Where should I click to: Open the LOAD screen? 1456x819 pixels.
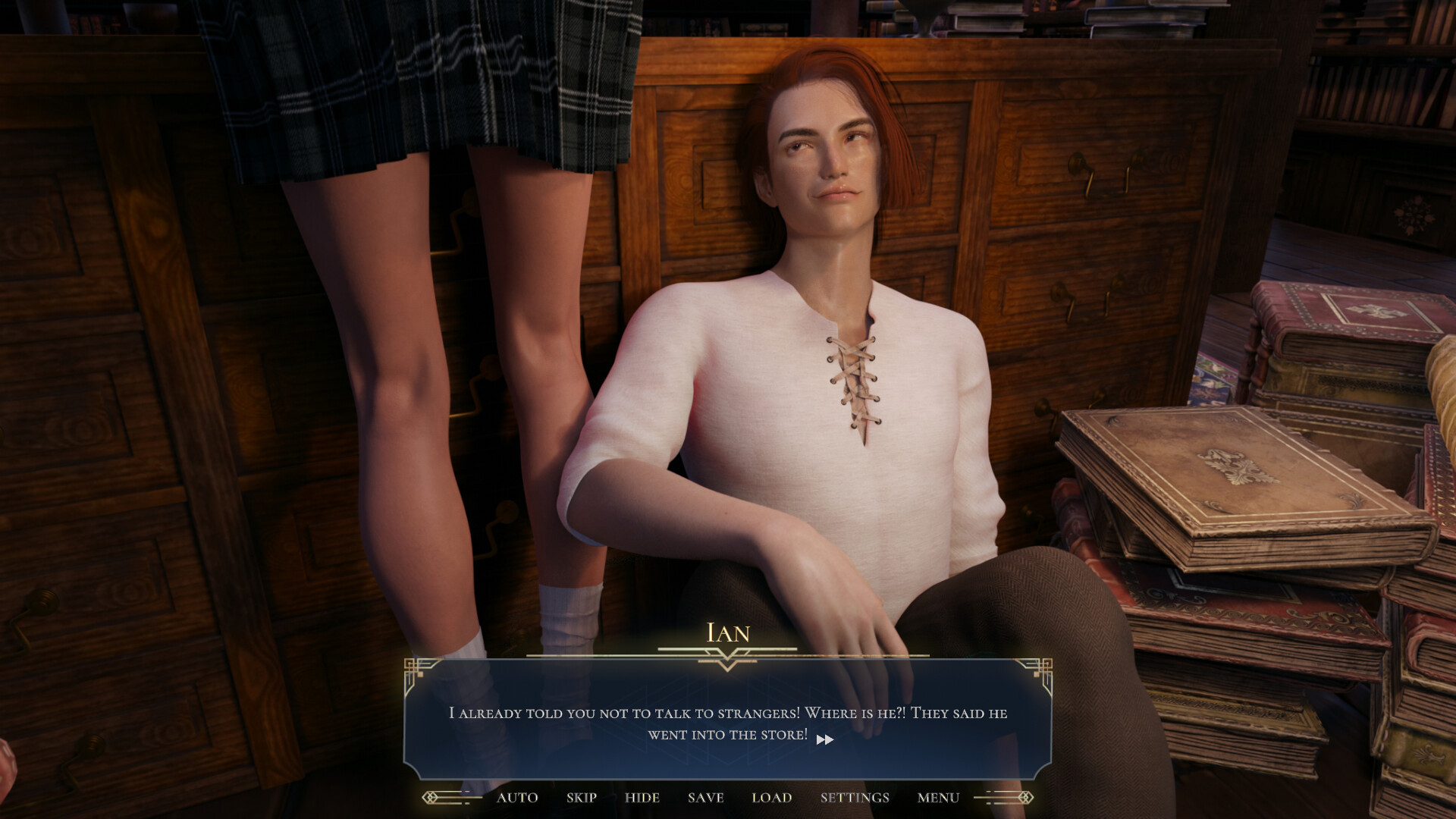[x=771, y=798]
